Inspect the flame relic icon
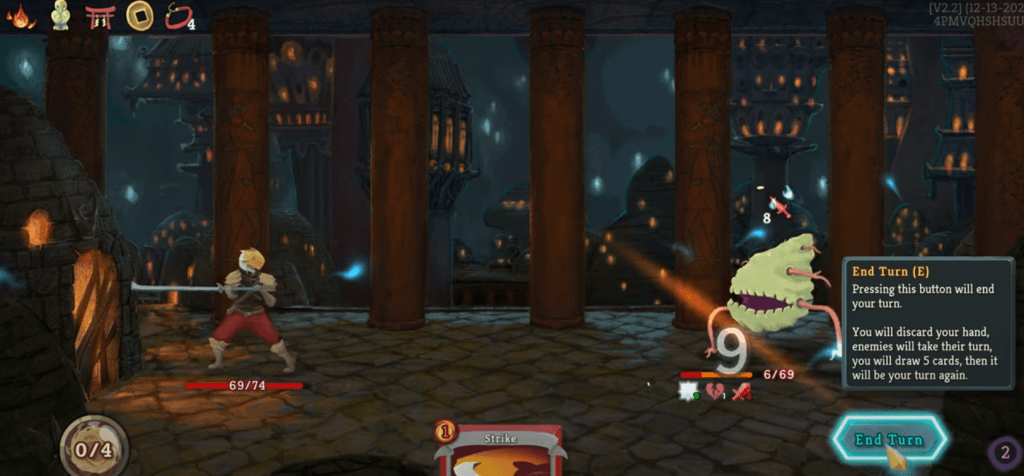This screenshot has height=476, width=1024. [20, 17]
